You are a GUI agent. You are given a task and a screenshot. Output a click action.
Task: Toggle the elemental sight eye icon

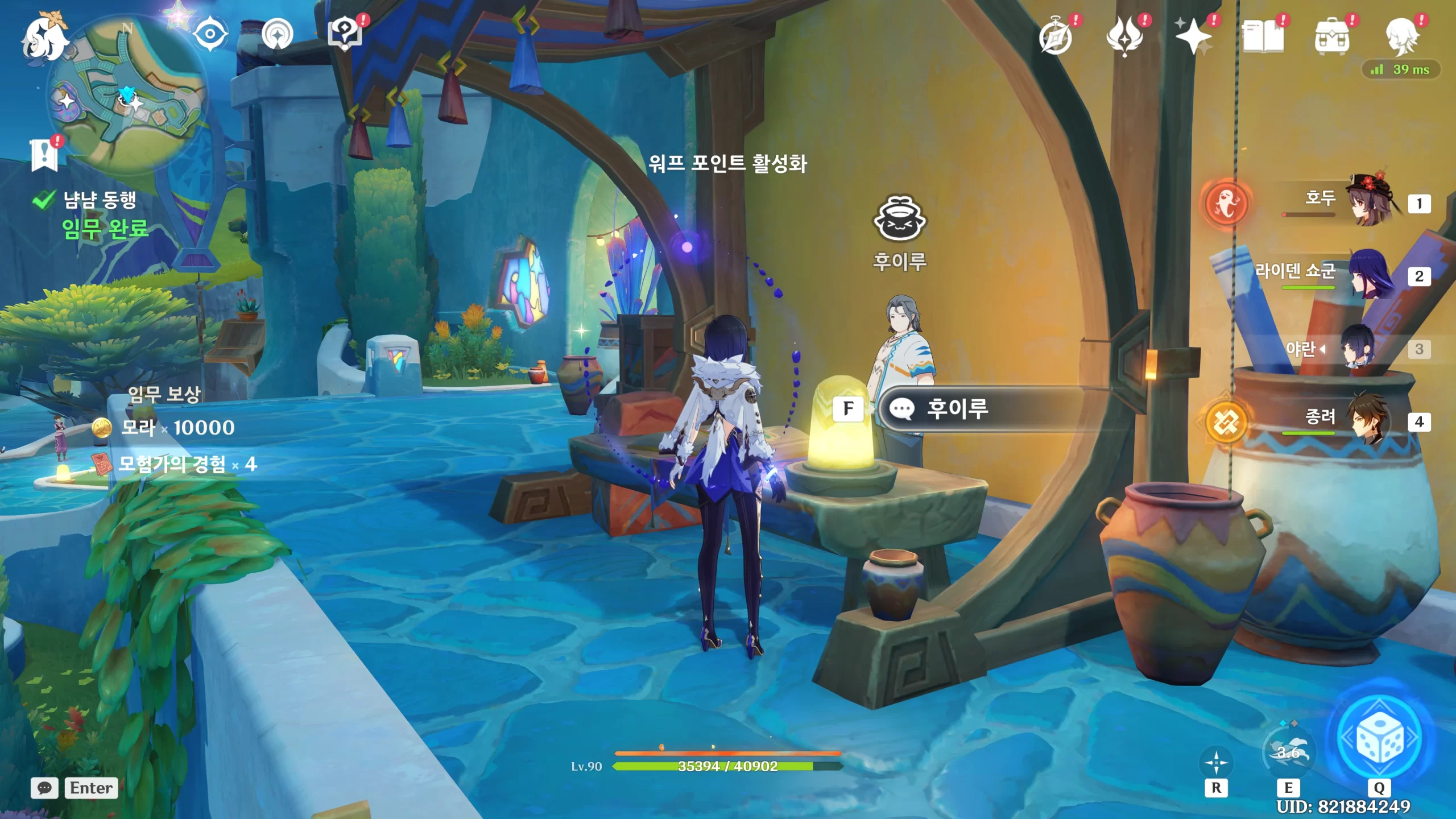pyautogui.click(x=210, y=34)
